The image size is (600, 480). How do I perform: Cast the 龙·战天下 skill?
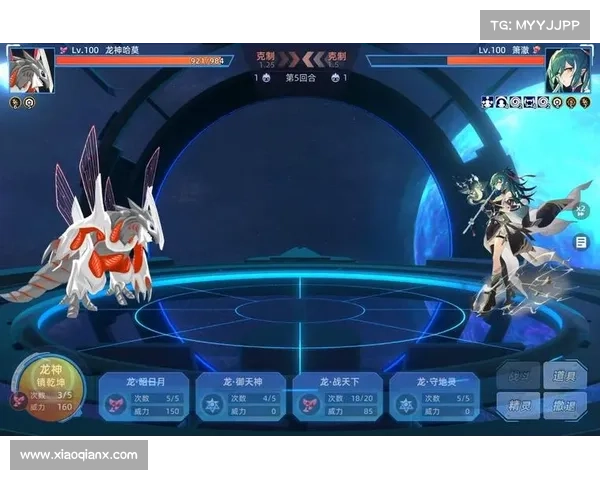click(337, 395)
